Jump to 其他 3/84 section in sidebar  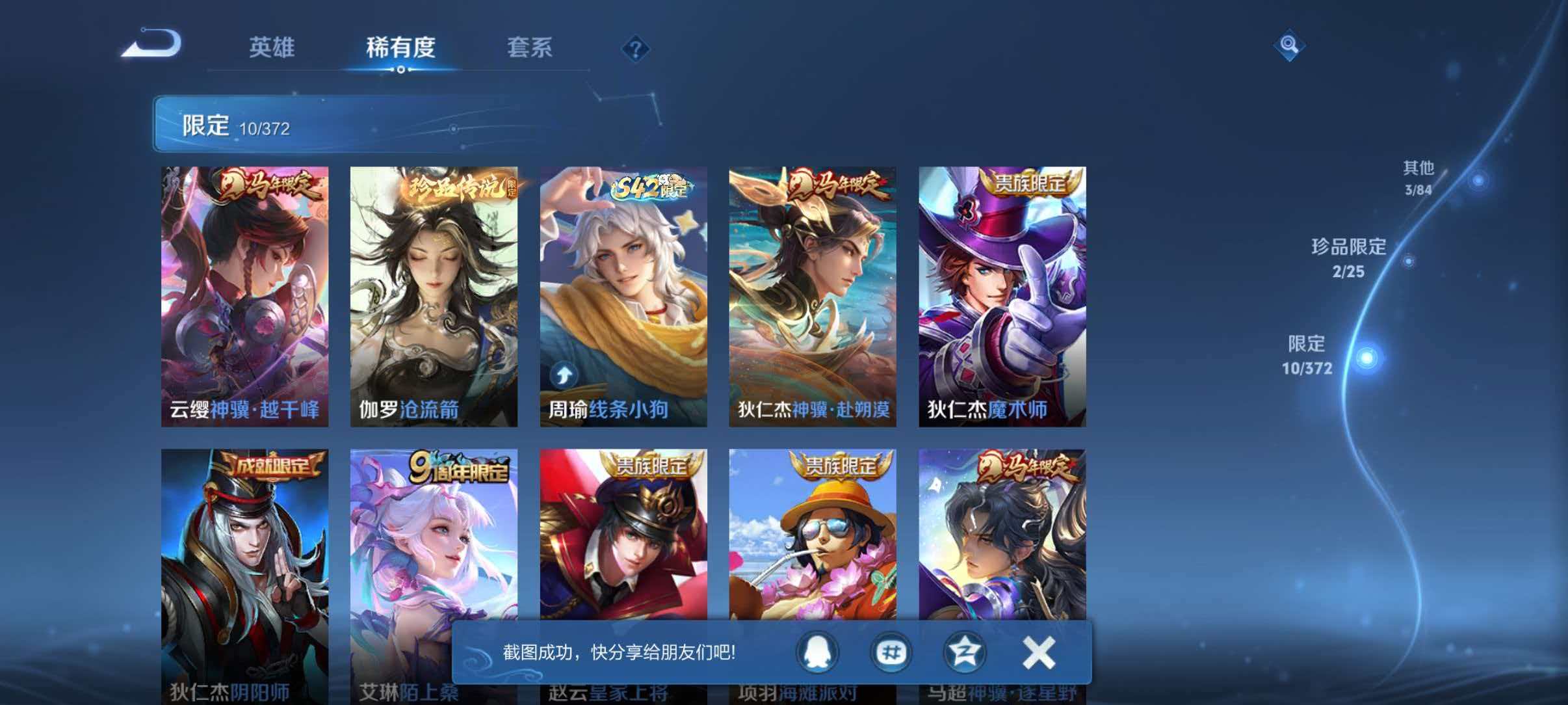(1417, 176)
